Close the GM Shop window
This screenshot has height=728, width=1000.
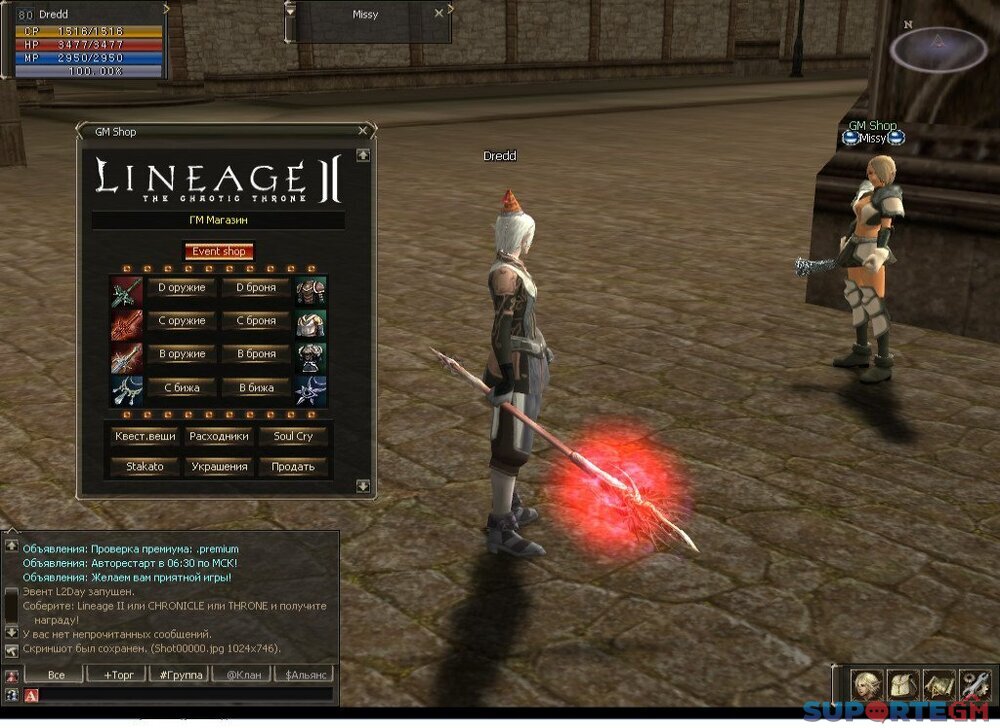tap(363, 130)
